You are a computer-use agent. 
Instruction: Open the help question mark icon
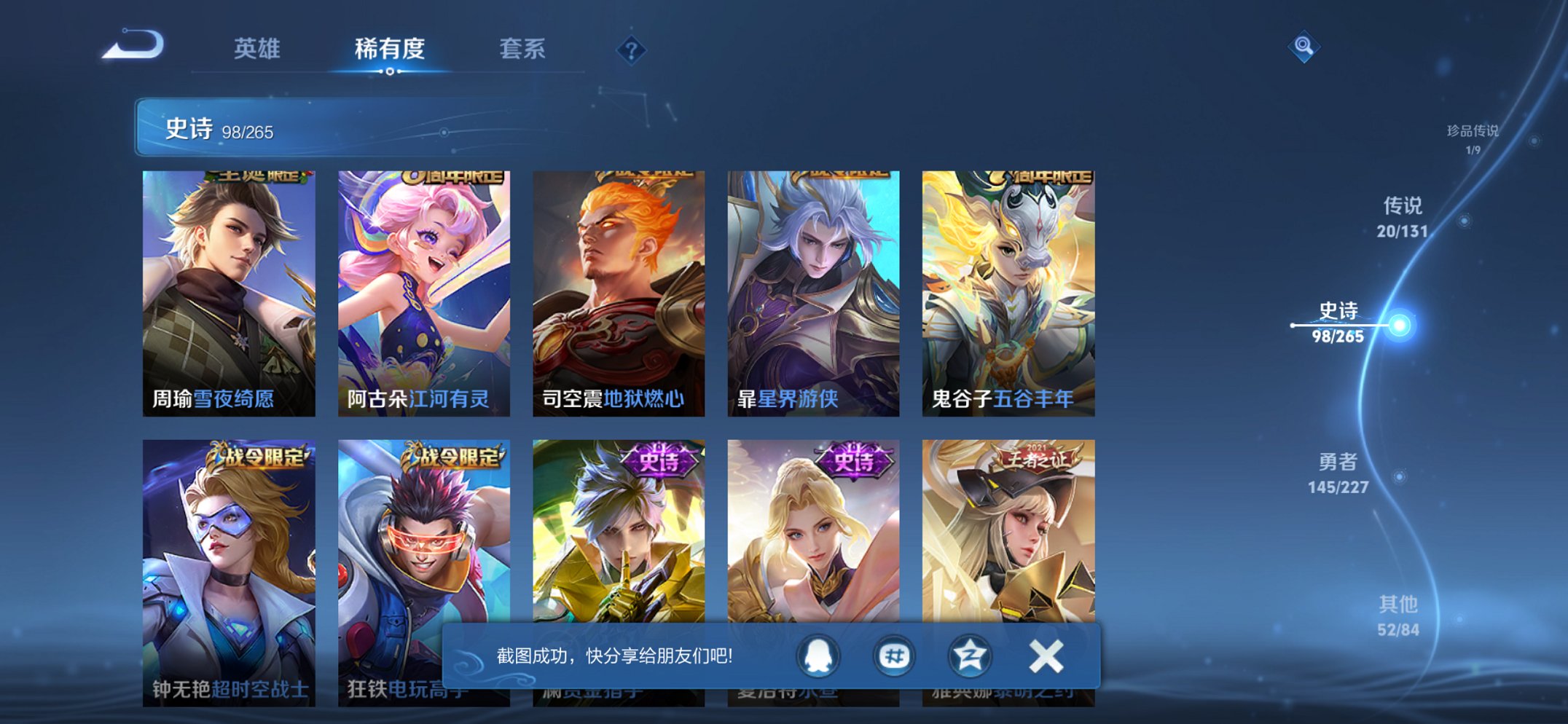632,49
